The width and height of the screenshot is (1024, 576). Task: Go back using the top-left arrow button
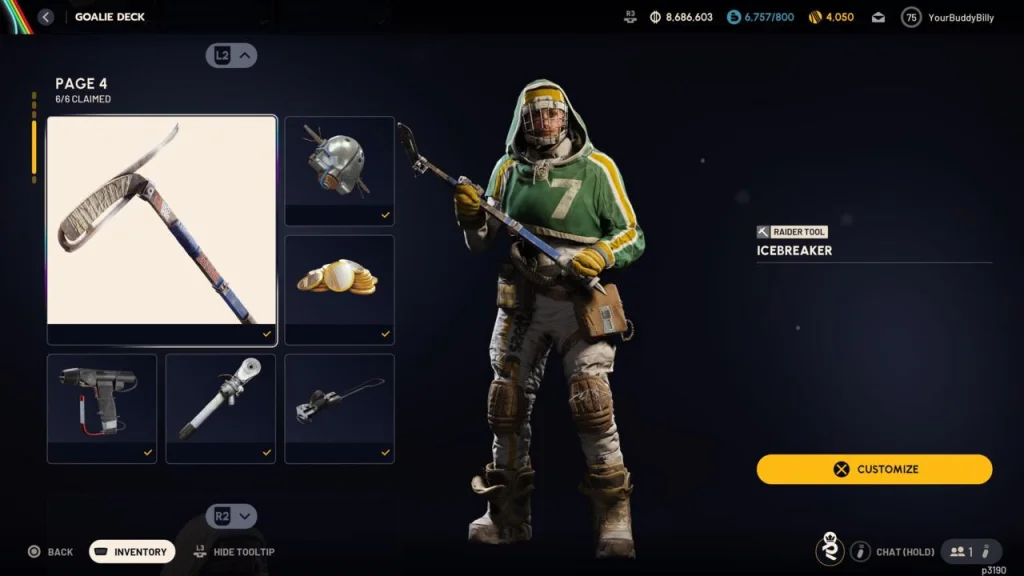point(46,17)
